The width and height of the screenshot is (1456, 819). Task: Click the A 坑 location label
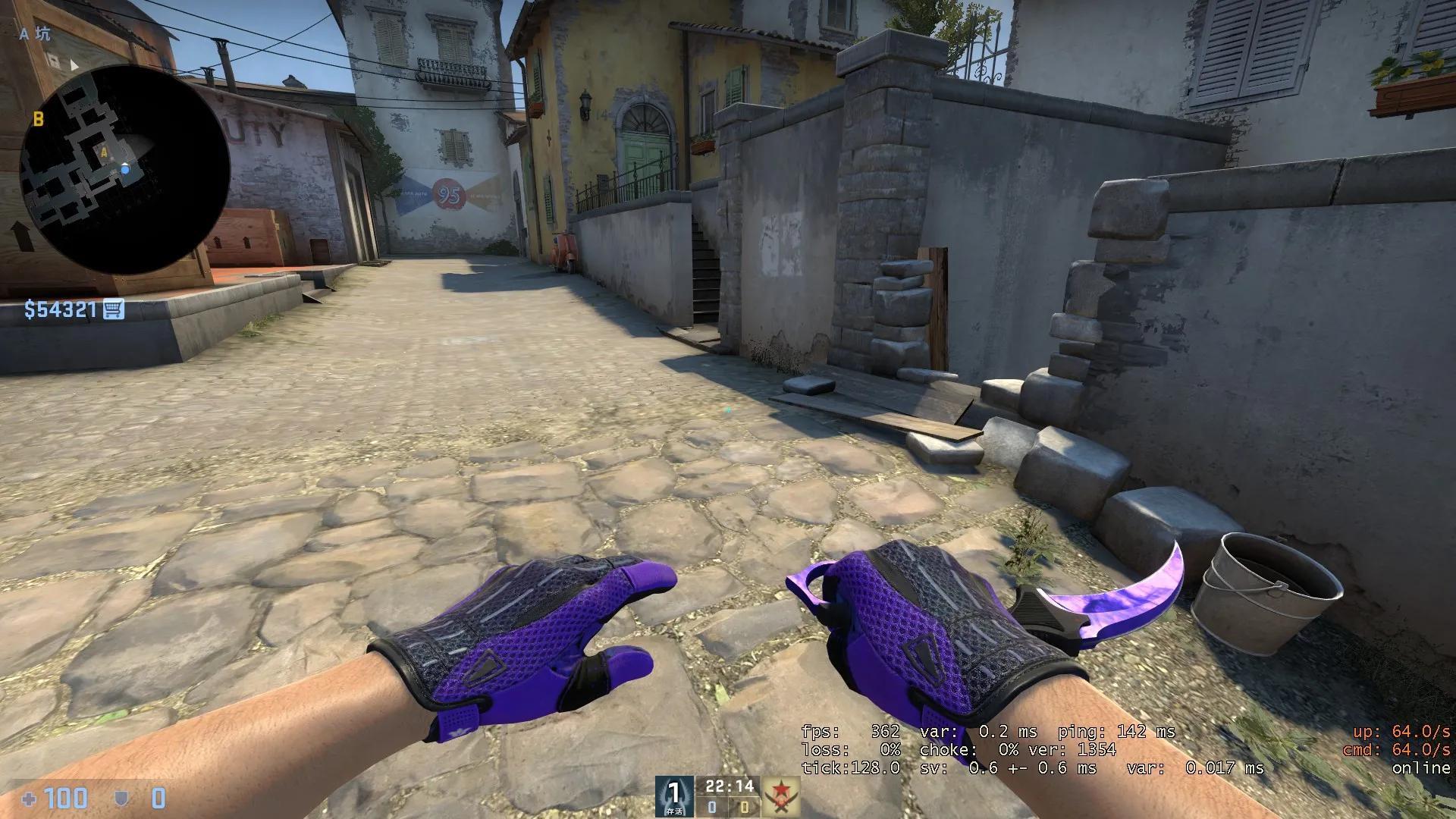click(x=34, y=34)
